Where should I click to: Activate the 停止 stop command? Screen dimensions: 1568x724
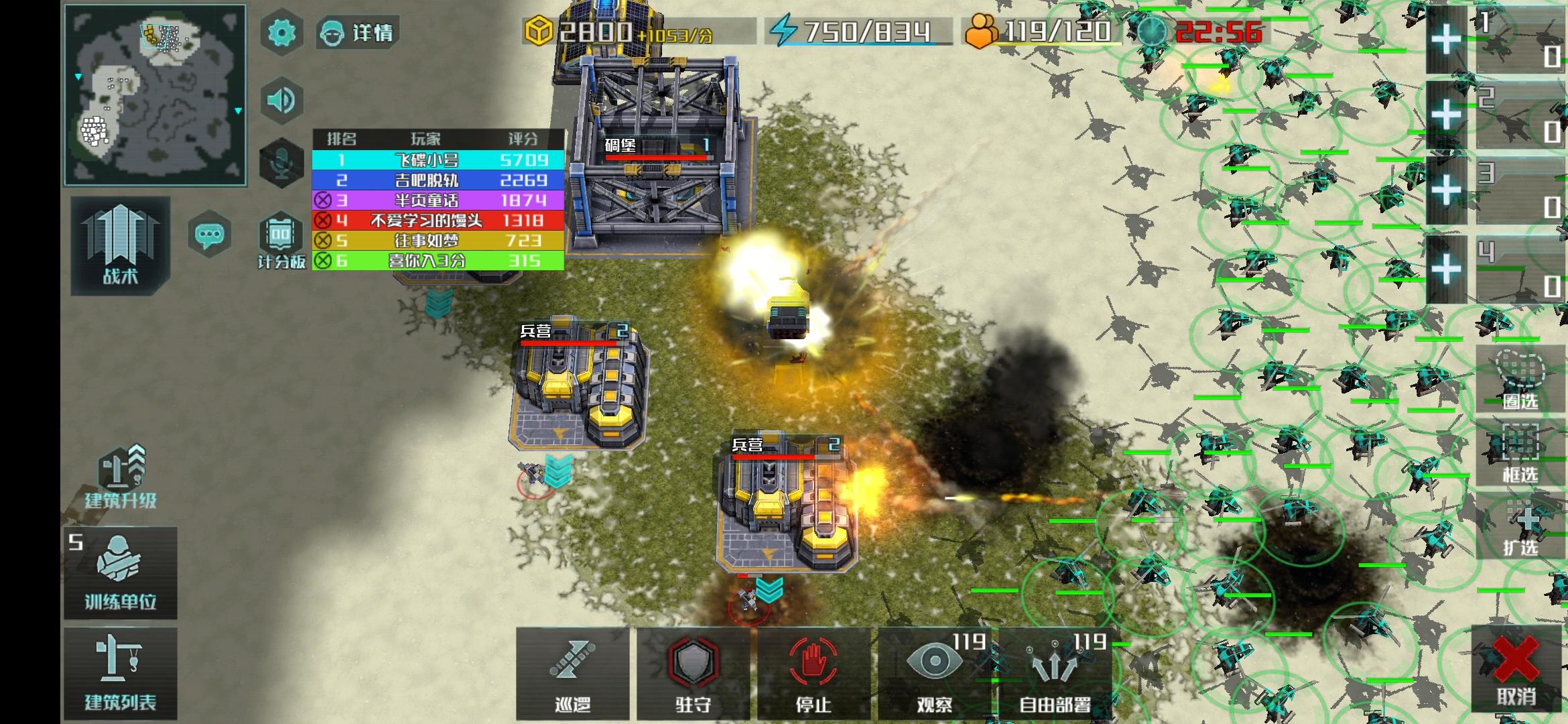(x=813, y=674)
